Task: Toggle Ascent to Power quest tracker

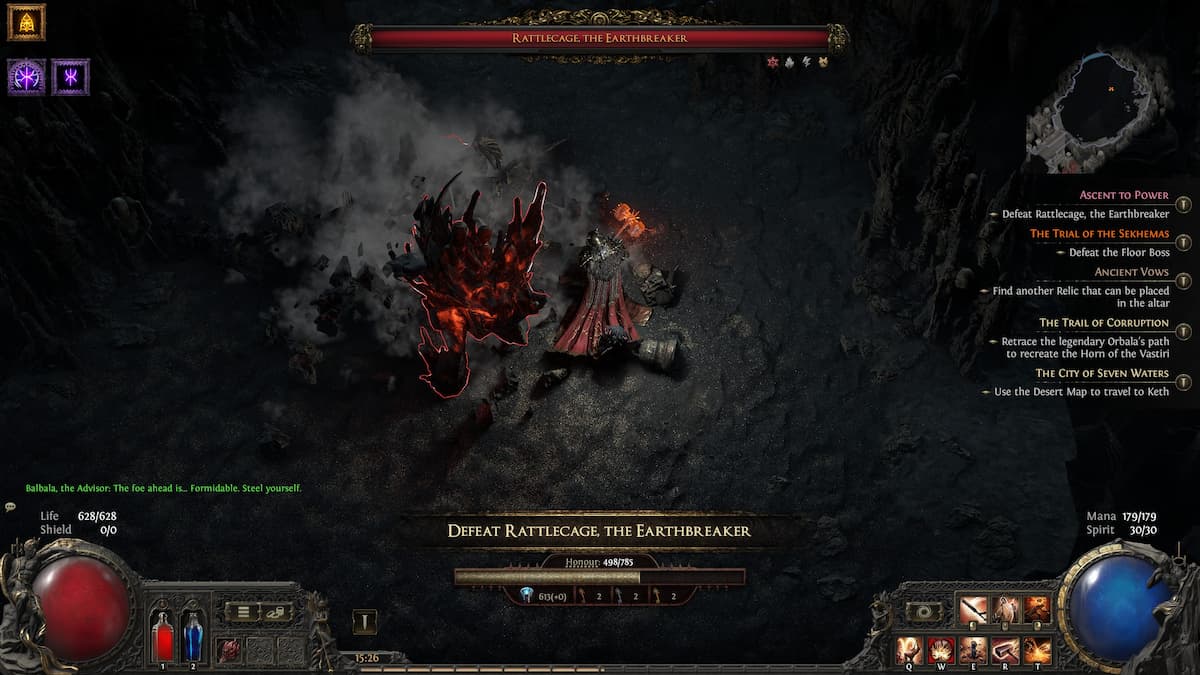Action: [1183, 205]
